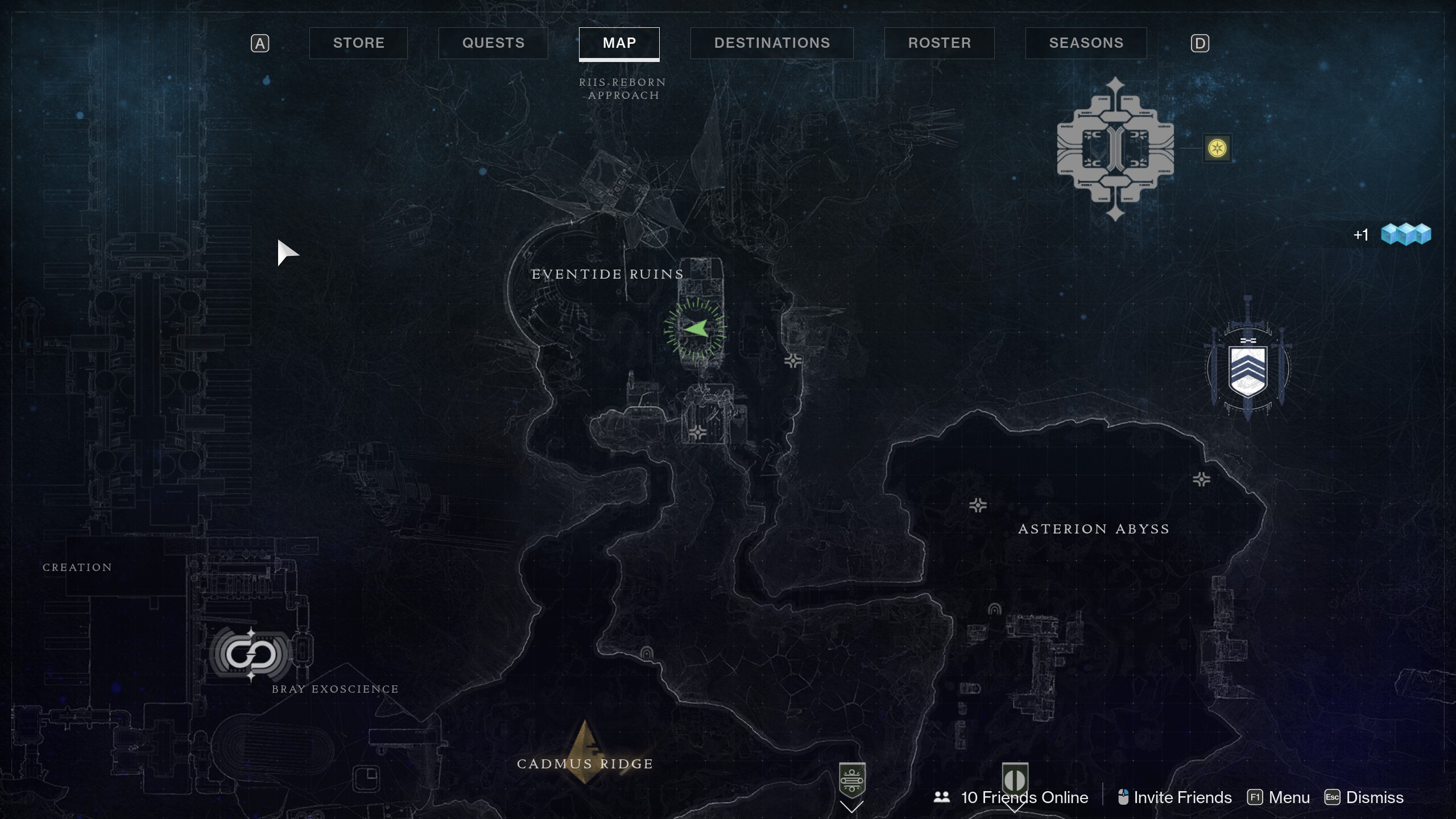Select the yellow Exotic quest marker near Riis-Reborn
Viewport: 1456px width, 819px height.
tap(1217, 148)
